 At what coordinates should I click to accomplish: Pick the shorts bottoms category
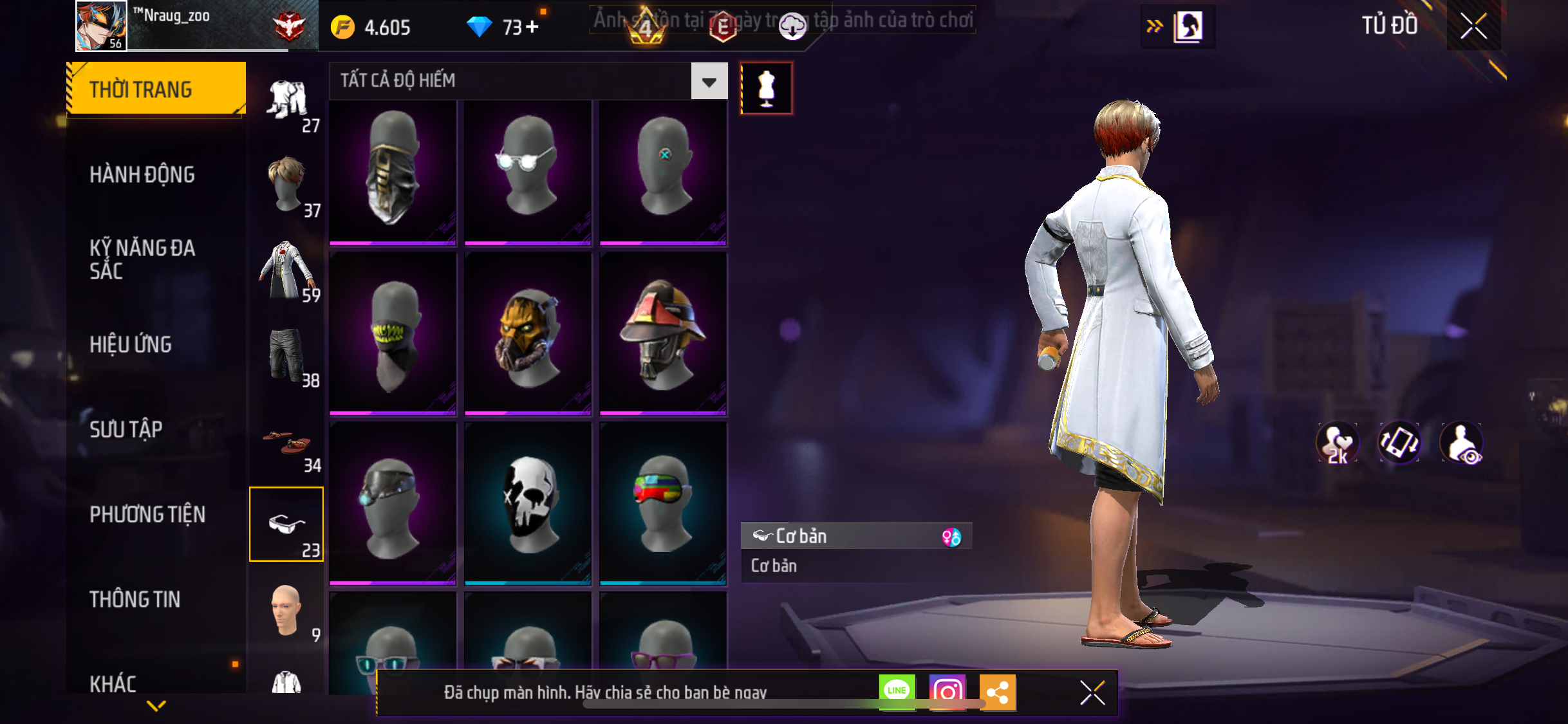point(287,355)
